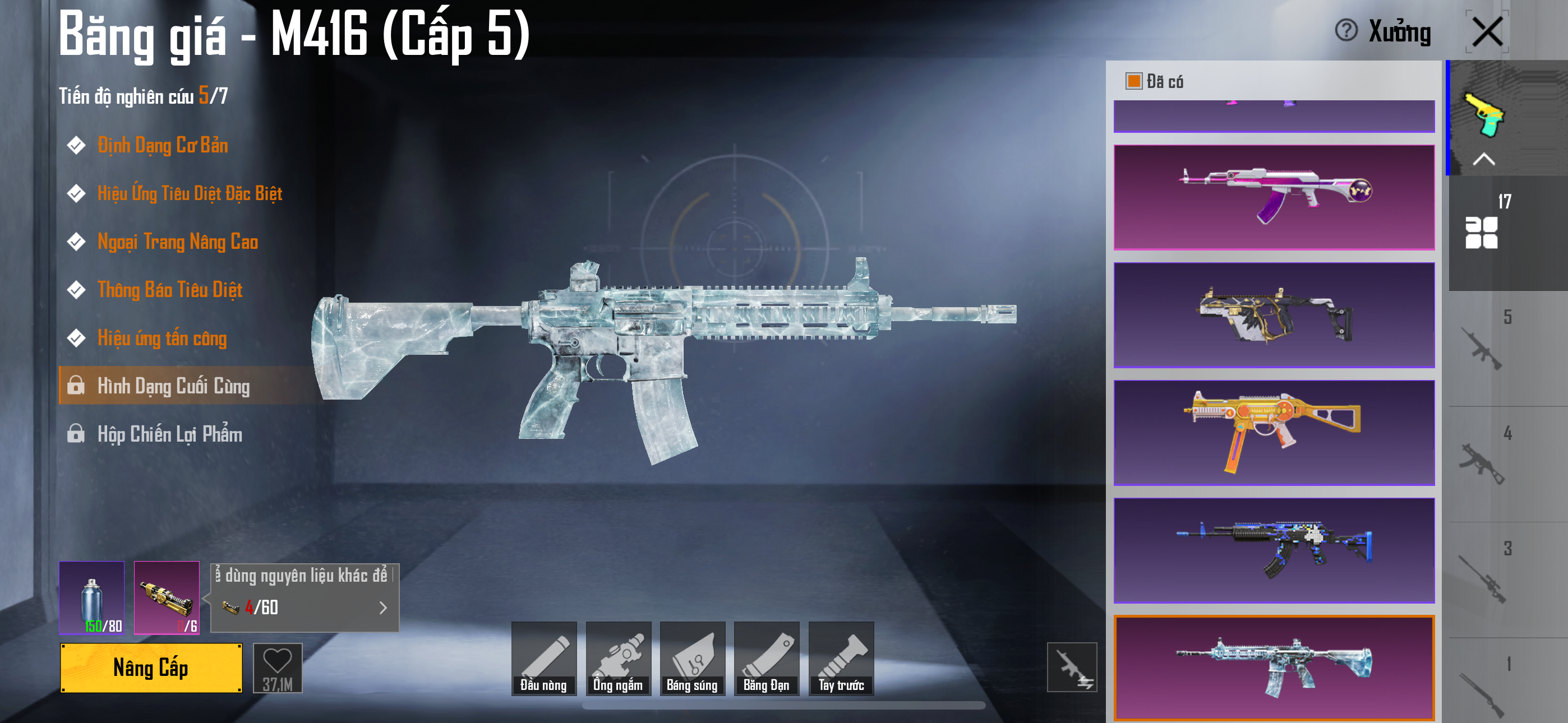Open Băng Đạn magazine attachment slot
Image resolution: width=1568 pixels, height=723 pixels.
click(767, 659)
